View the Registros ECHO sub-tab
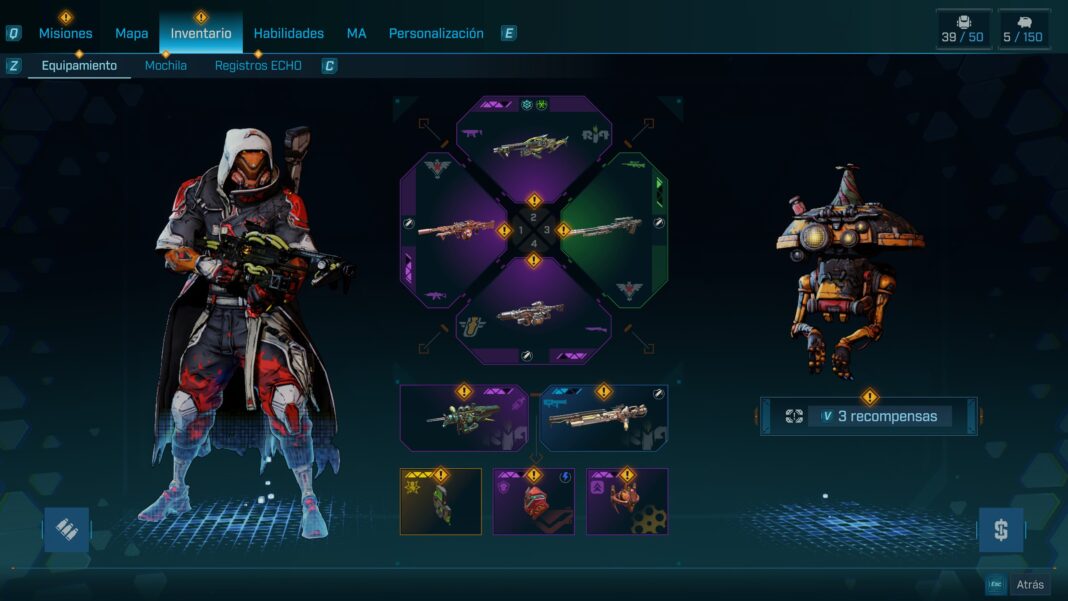 pos(258,66)
